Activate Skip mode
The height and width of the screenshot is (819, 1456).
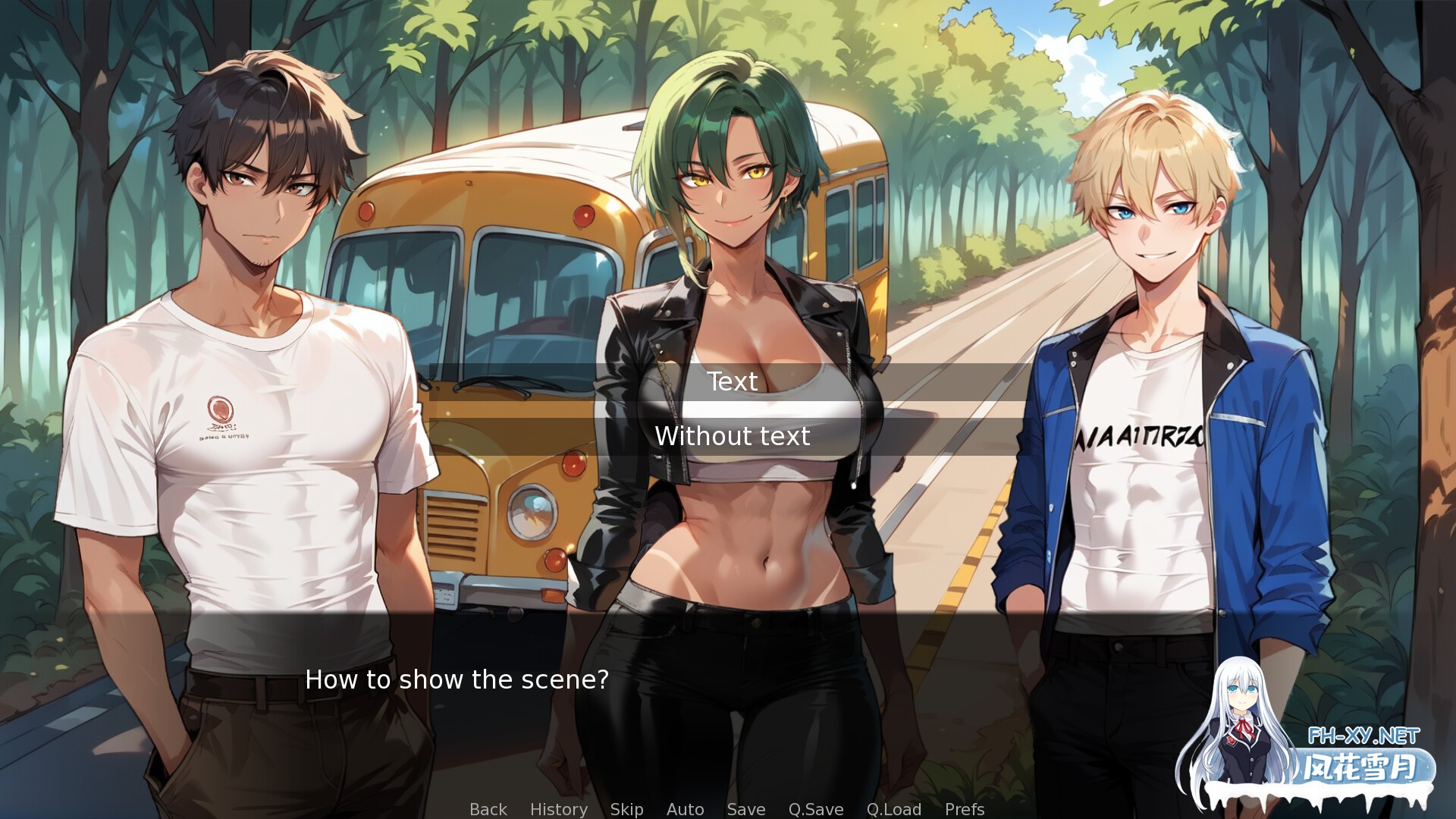coord(626,809)
